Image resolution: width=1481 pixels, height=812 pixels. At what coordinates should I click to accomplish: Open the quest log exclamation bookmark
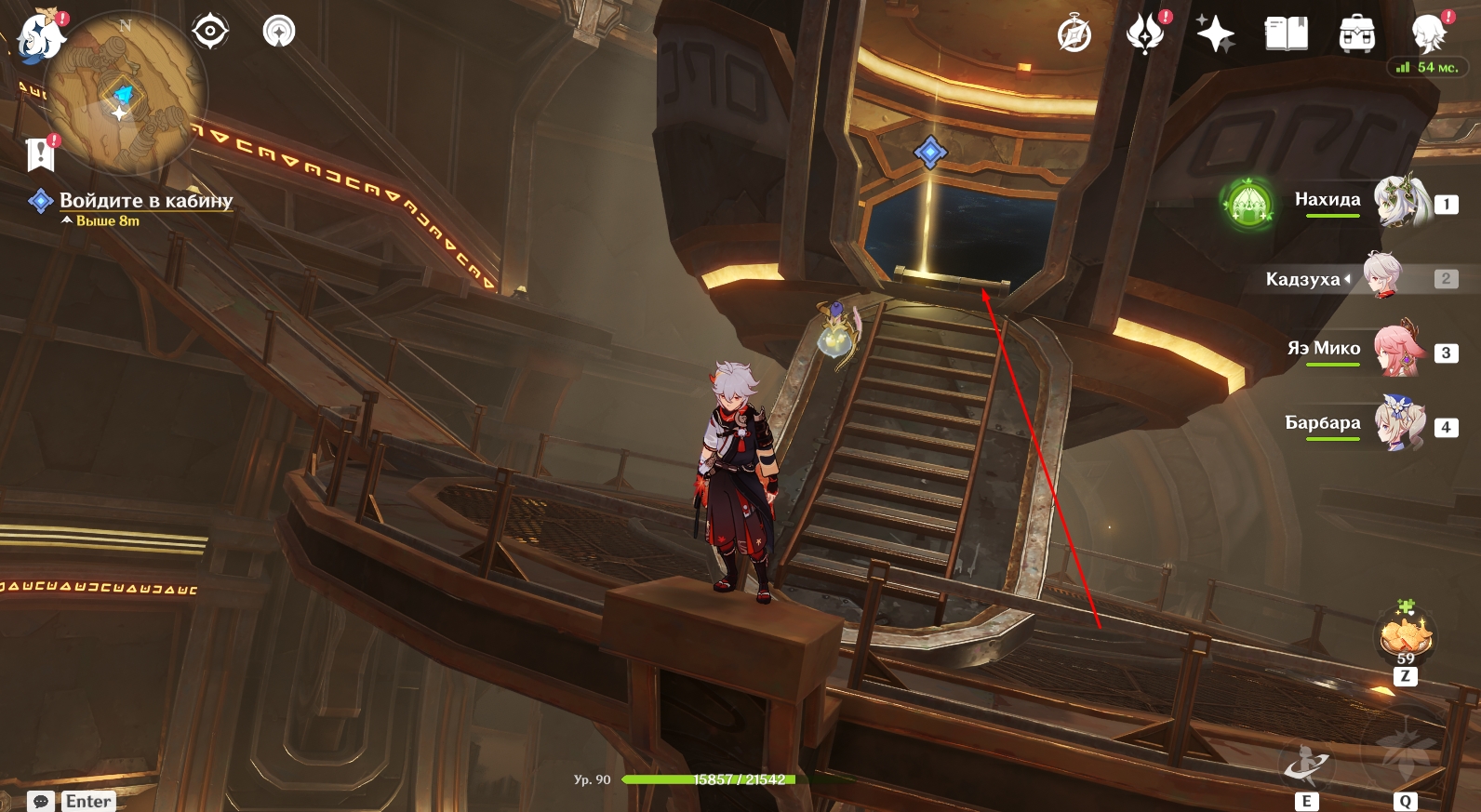coord(41,153)
